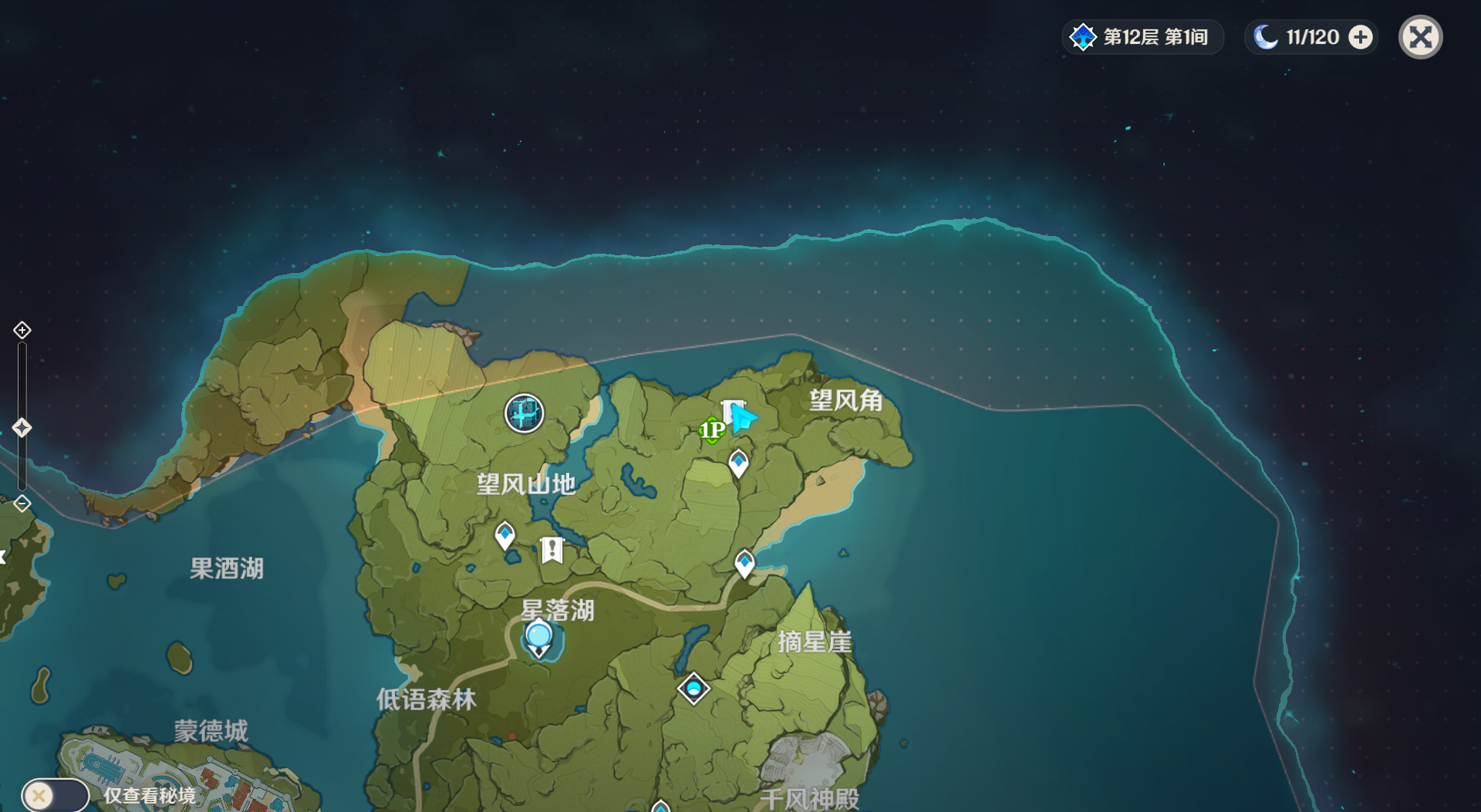Viewport: 1481px width, 812px height.
Task: Zoom in the map with the plus control
Action: point(22,330)
